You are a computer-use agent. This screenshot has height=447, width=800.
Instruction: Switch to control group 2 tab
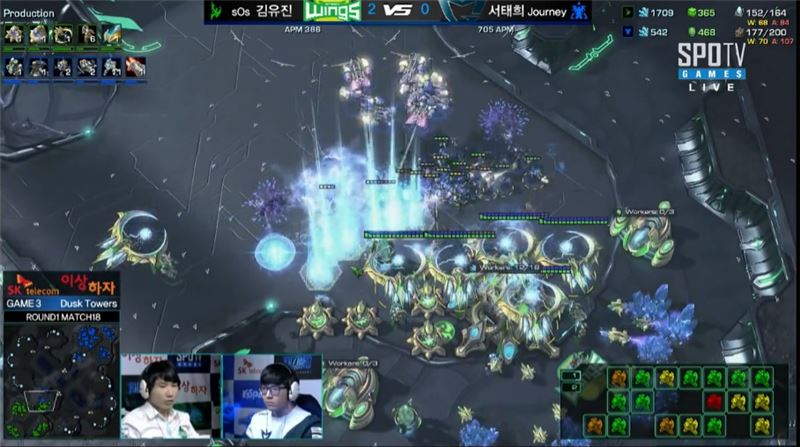pos(573,386)
